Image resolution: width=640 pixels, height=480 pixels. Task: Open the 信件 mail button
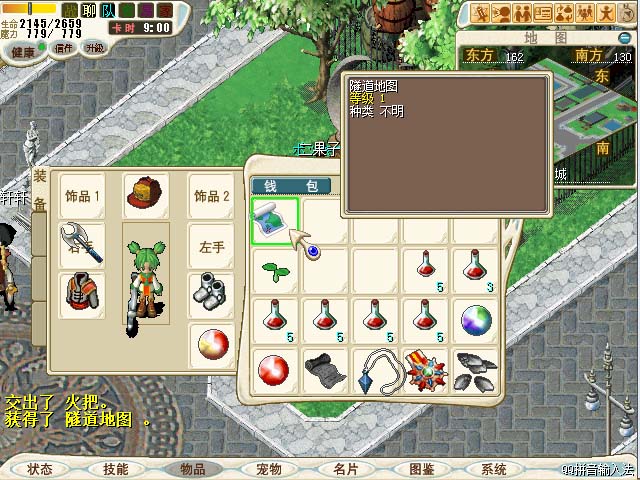coord(65,47)
